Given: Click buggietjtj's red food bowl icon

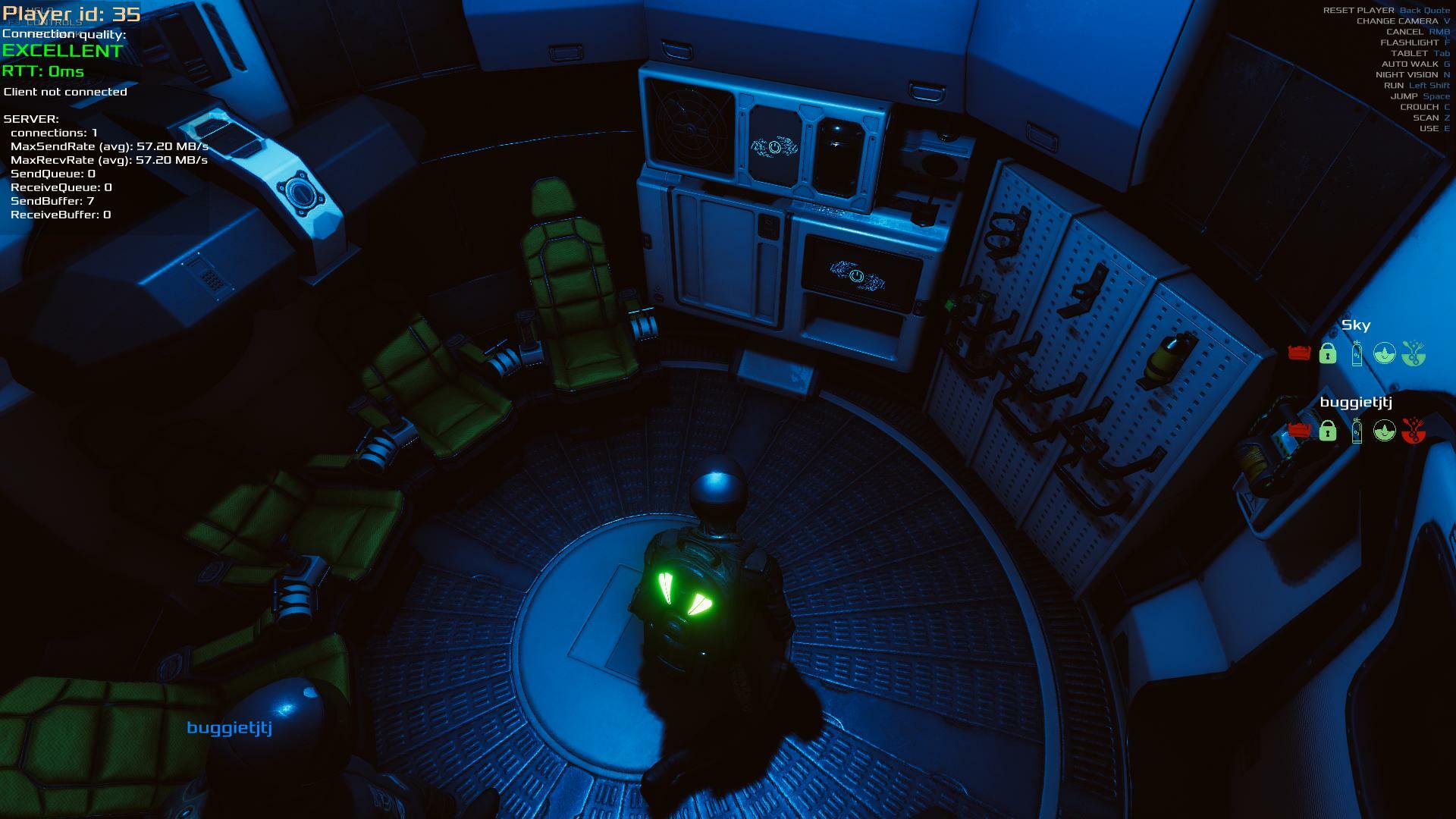Looking at the screenshot, I should 1414,431.
